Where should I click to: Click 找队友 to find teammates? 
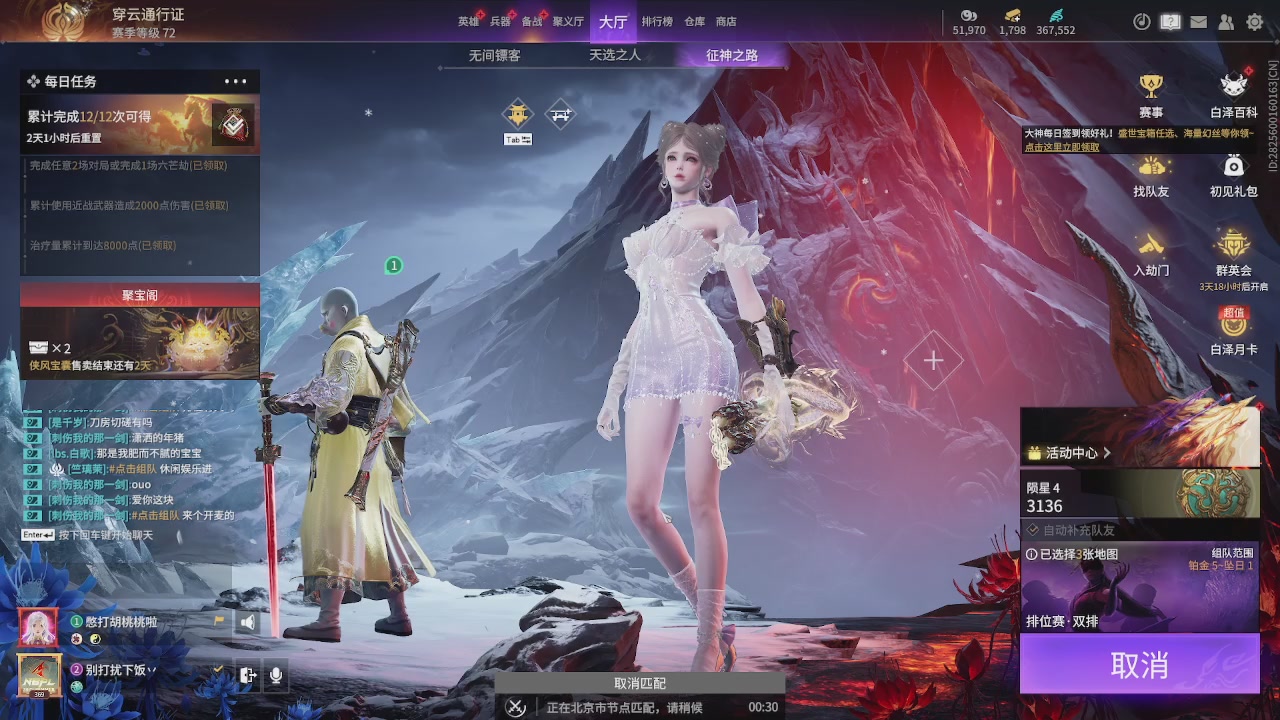(x=1151, y=174)
